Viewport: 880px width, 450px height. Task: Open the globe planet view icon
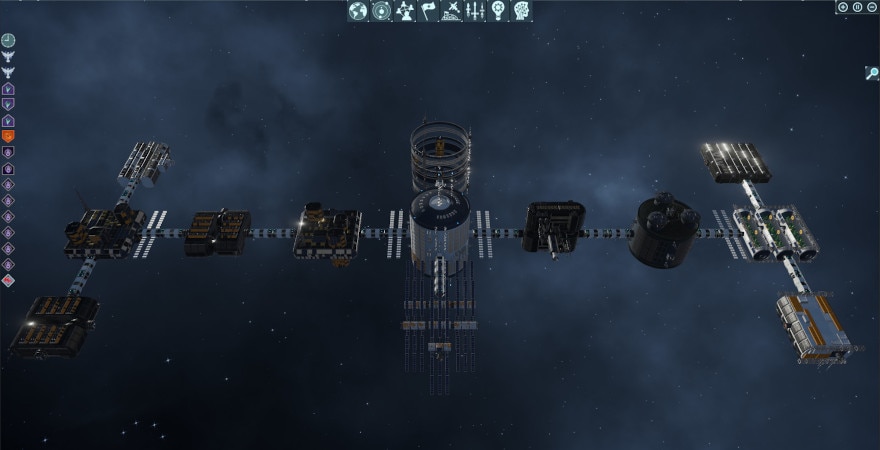[x=358, y=11]
